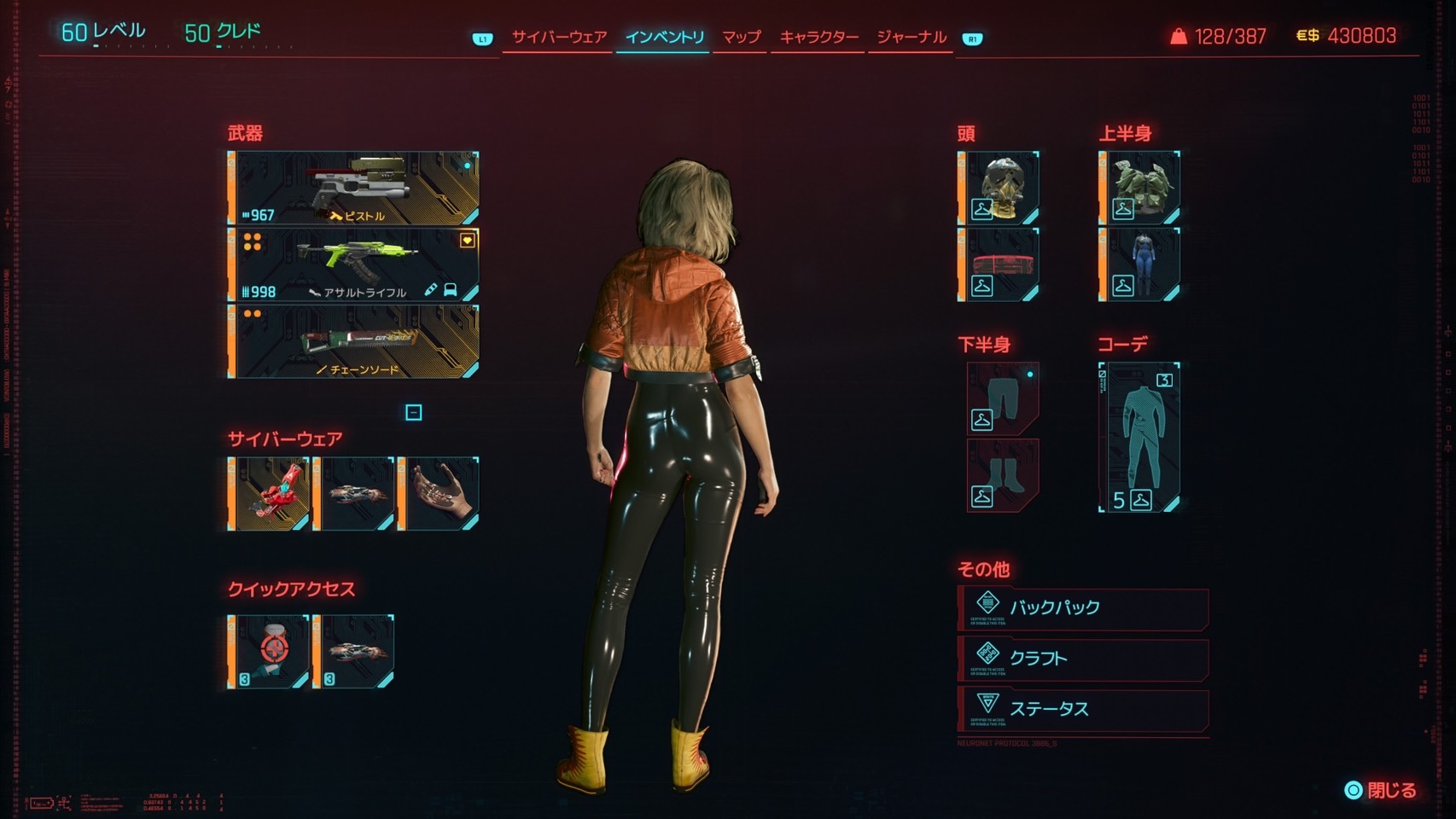Choose the green アサルトライフル slot
This screenshot has width=1456, height=819.
[353, 264]
